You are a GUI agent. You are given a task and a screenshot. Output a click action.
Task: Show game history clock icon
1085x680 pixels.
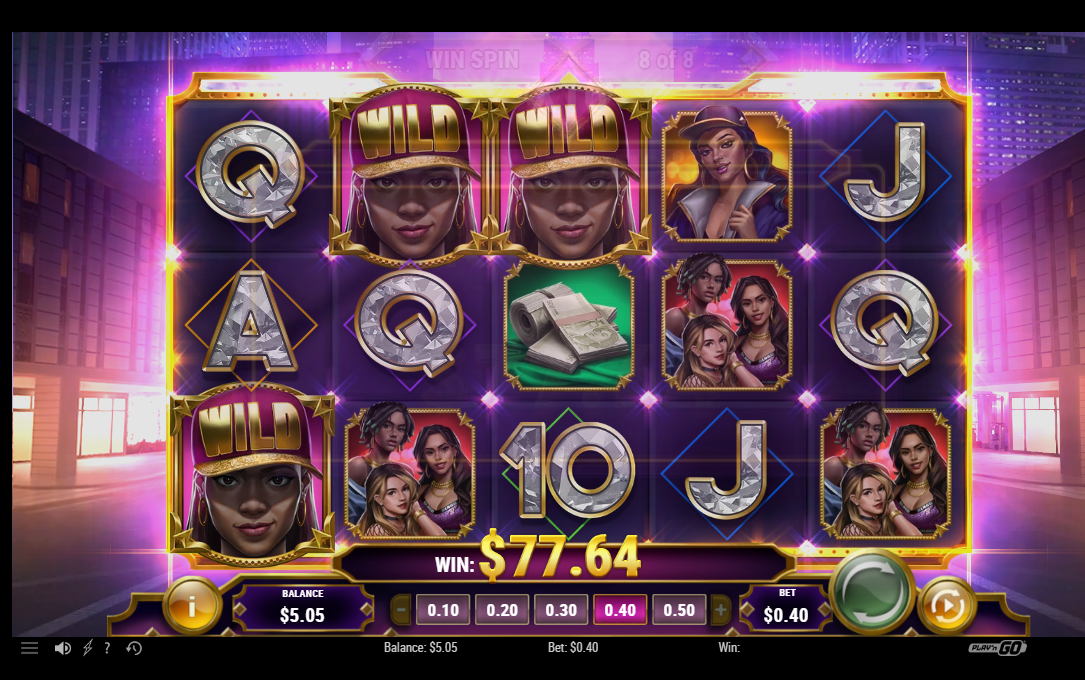[134, 648]
